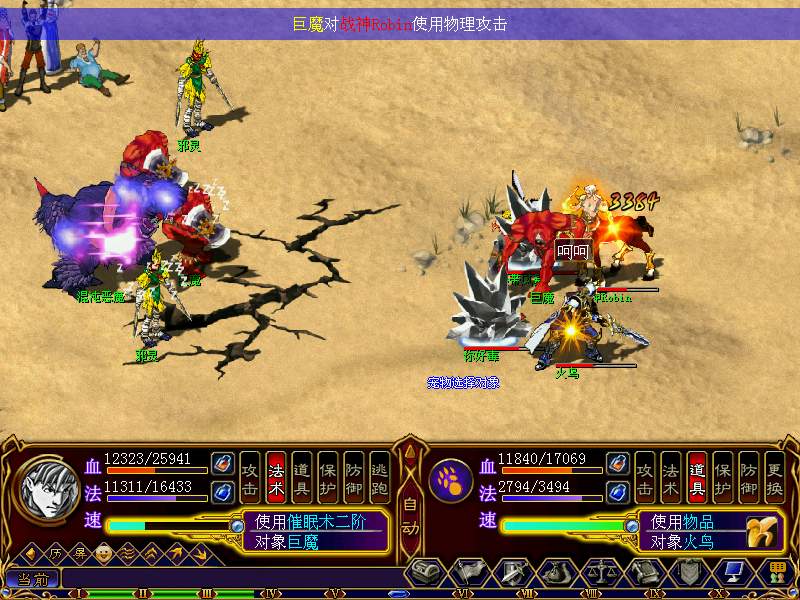This screenshot has width=800, height=600.
Task: Switch to the 当前 chat channel tab
Action: pos(31,579)
